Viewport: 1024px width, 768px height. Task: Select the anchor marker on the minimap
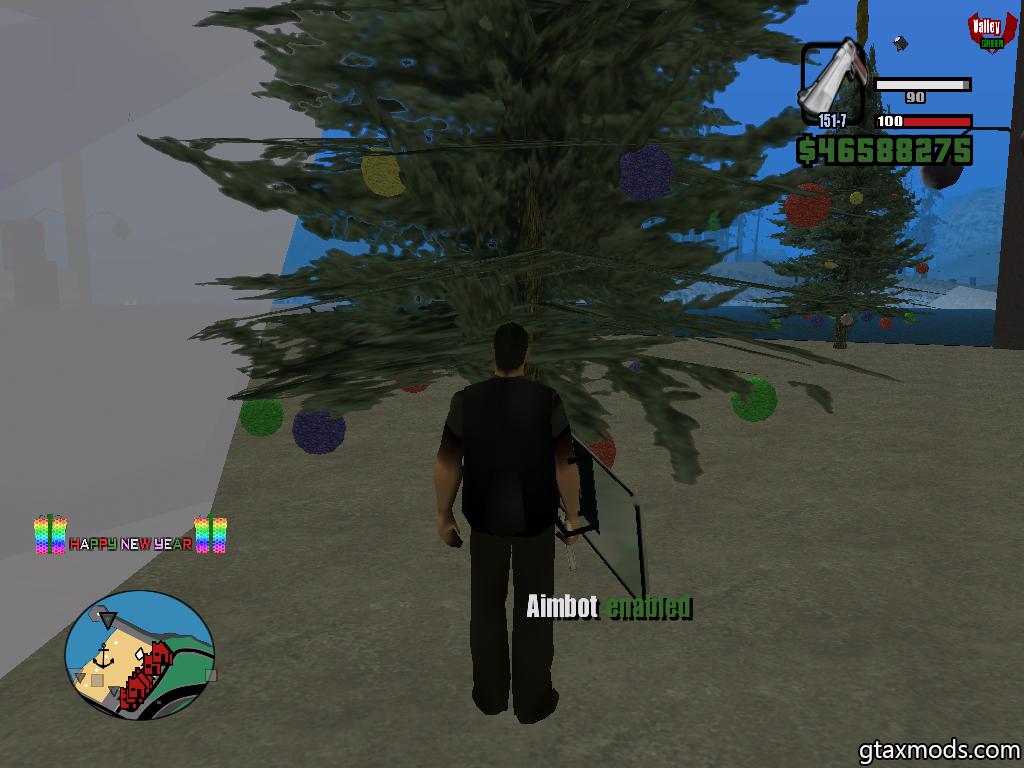[104, 656]
